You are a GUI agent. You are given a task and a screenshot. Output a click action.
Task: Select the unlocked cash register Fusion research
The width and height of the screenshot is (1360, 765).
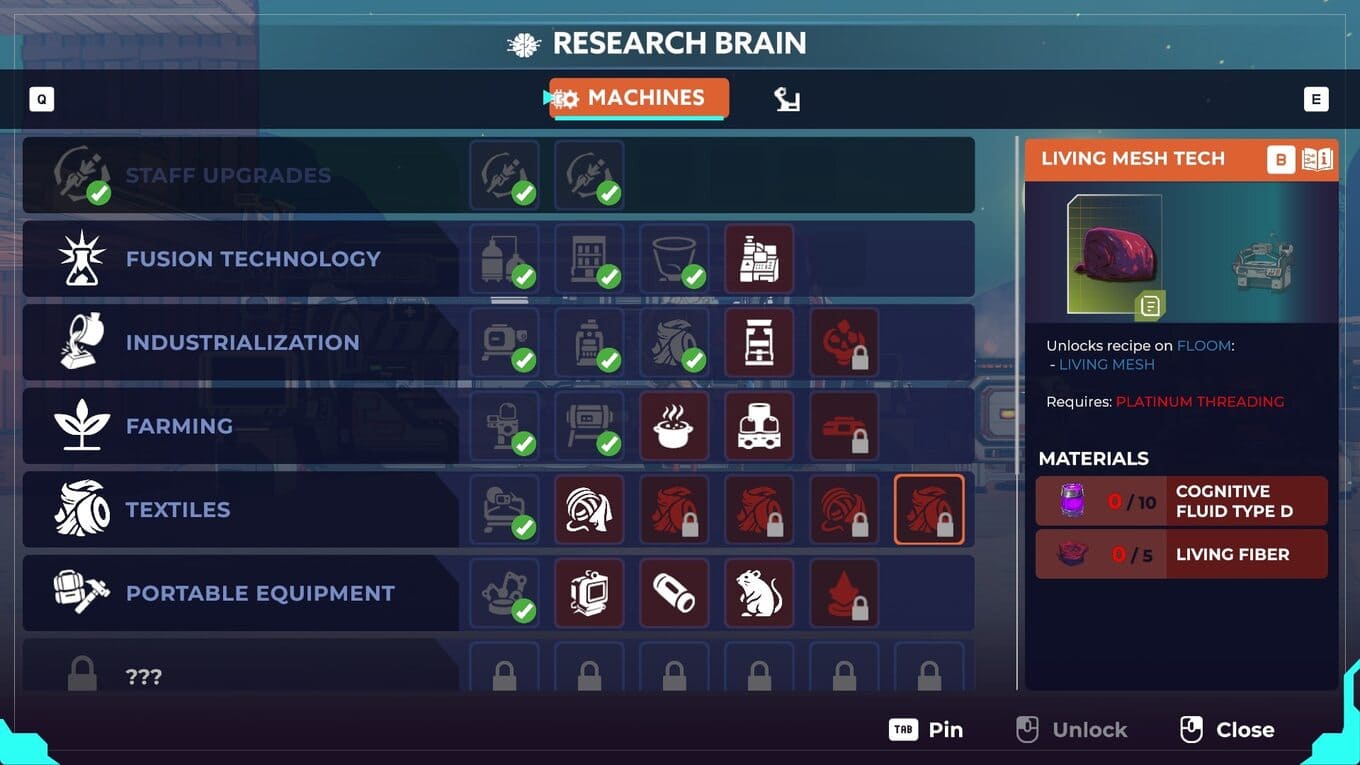point(758,259)
